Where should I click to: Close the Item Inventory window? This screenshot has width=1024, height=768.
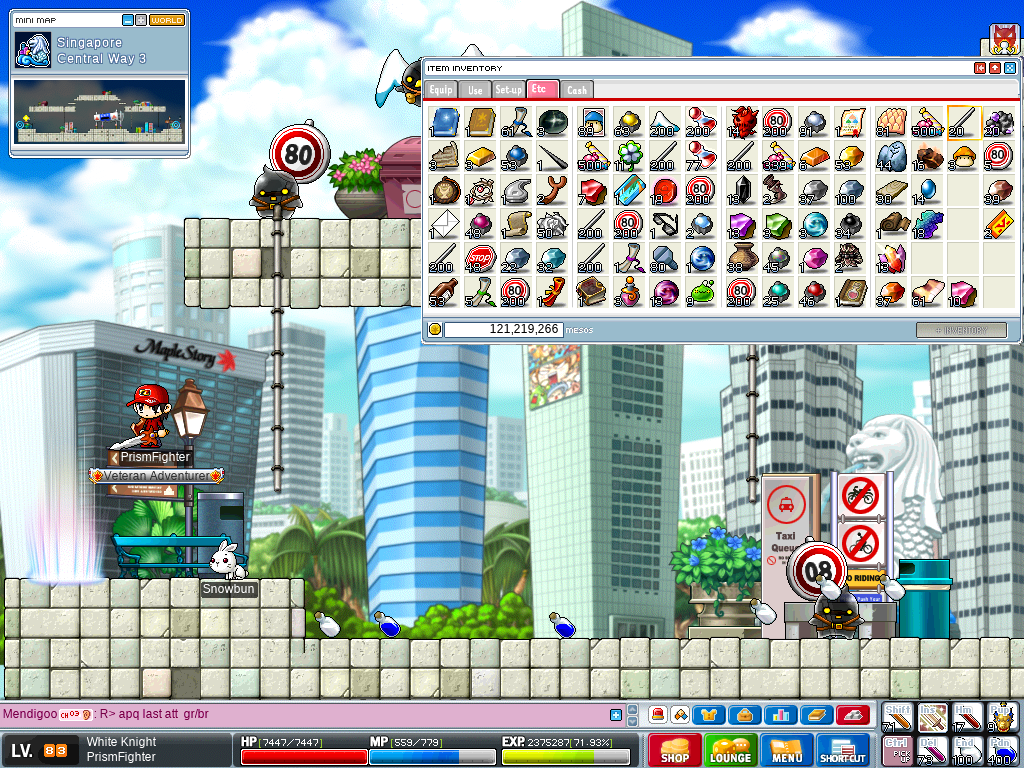(x=1009, y=68)
